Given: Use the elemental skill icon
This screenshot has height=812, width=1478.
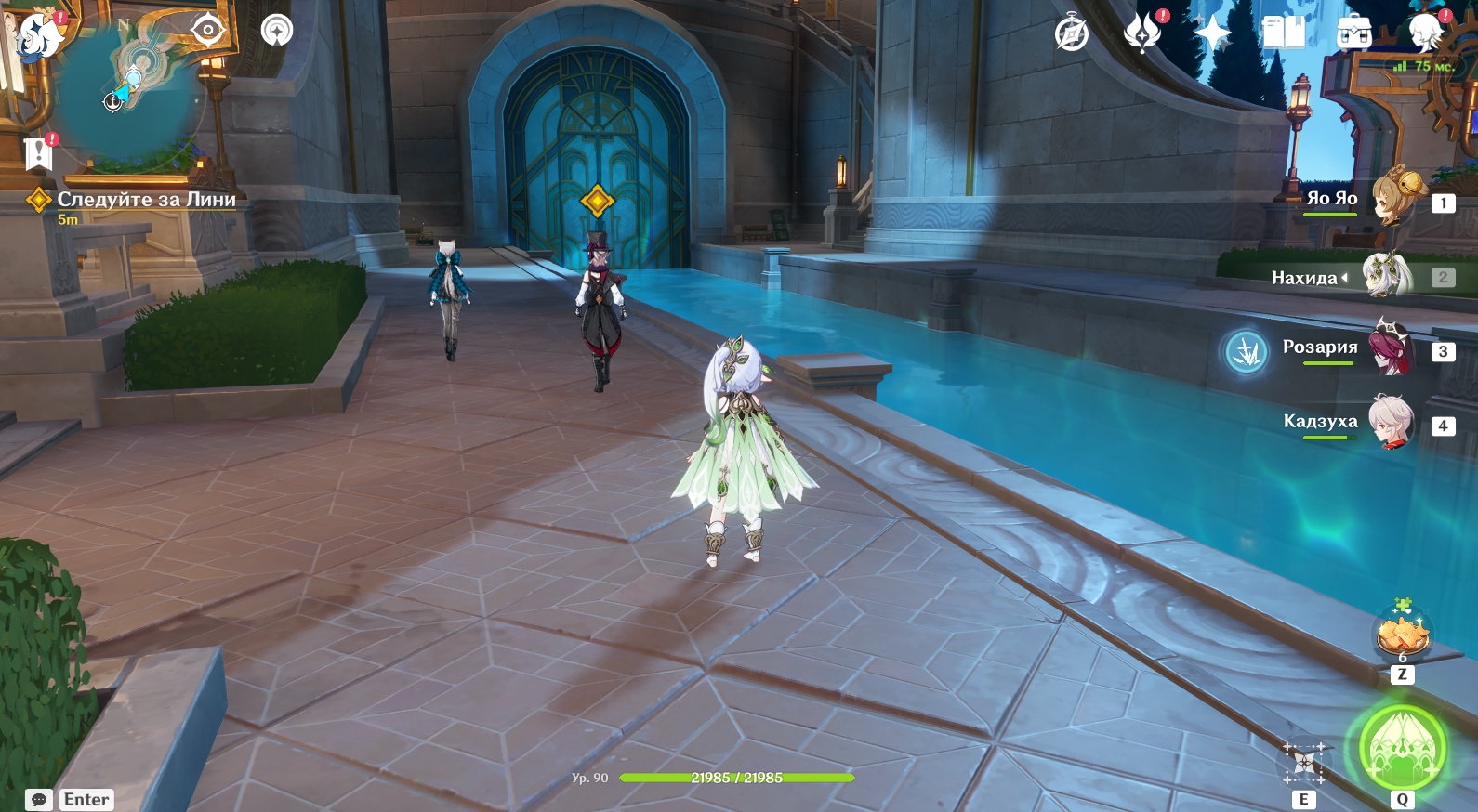Looking at the screenshot, I should (1304, 764).
